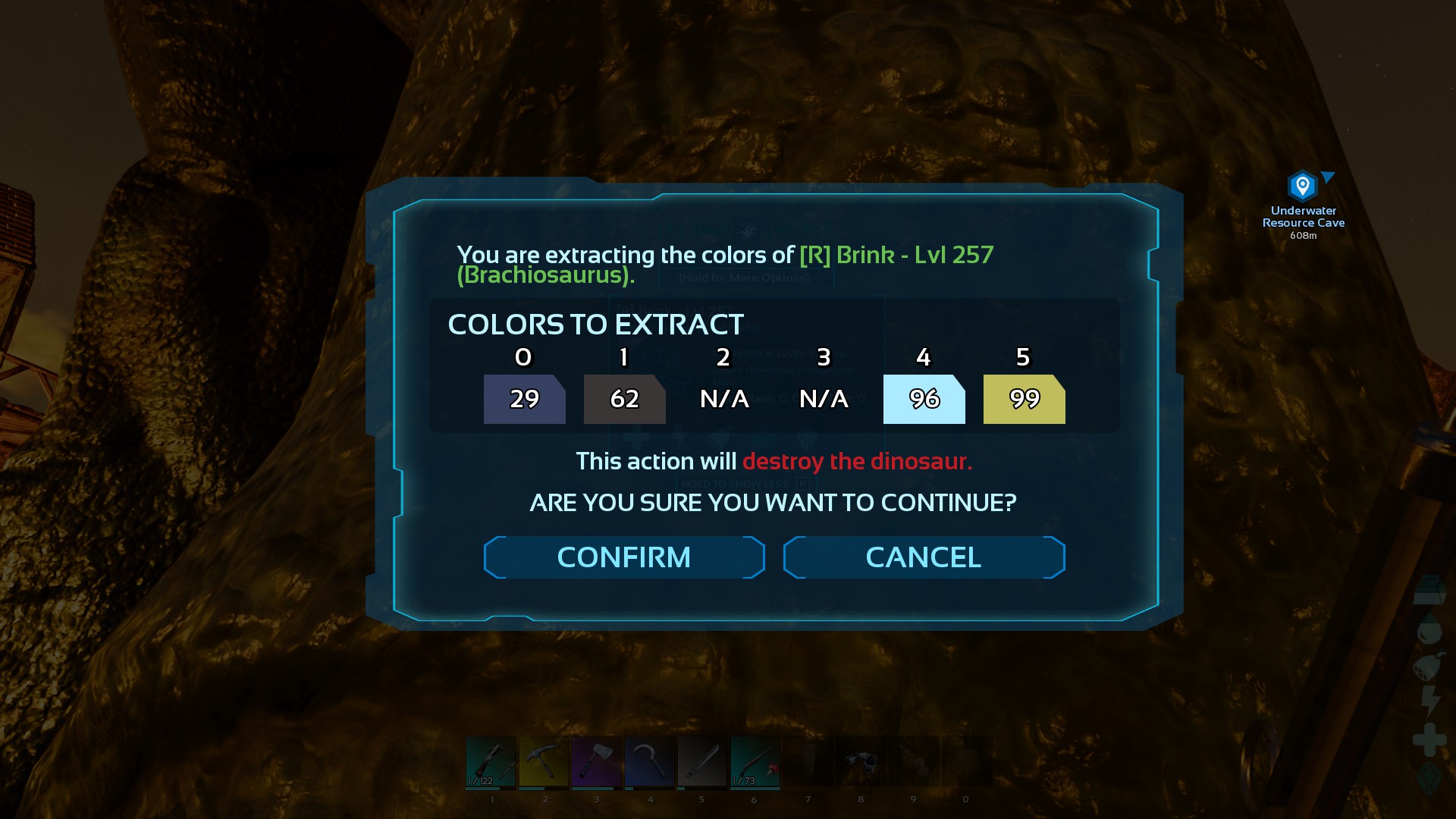The height and width of the screenshot is (819, 1456).
Task: Click the food bag status icon
Action: click(1429, 666)
